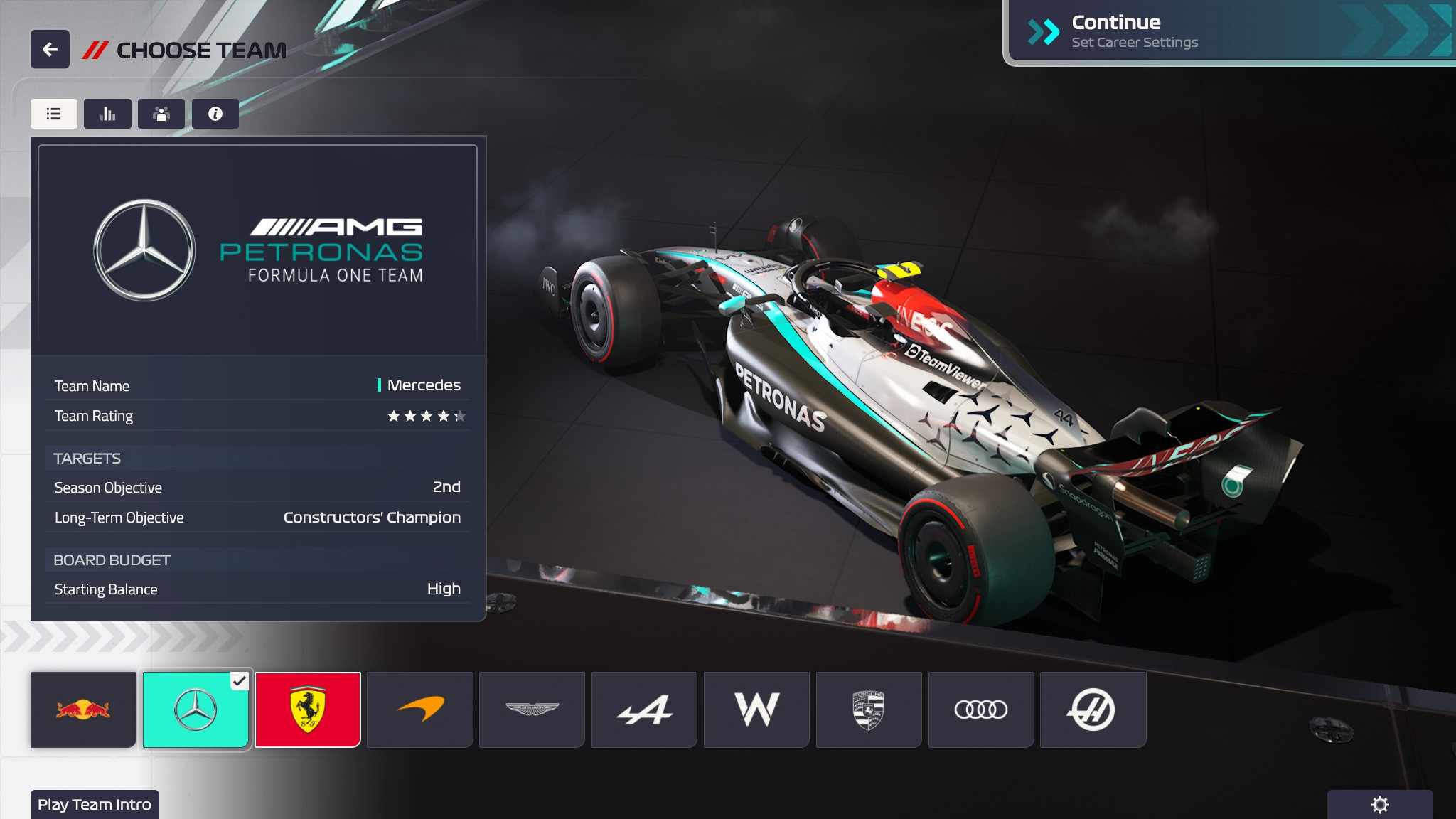This screenshot has height=819, width=1456.
Task: Select the Audi team tile
Action: tap(981, 710)
